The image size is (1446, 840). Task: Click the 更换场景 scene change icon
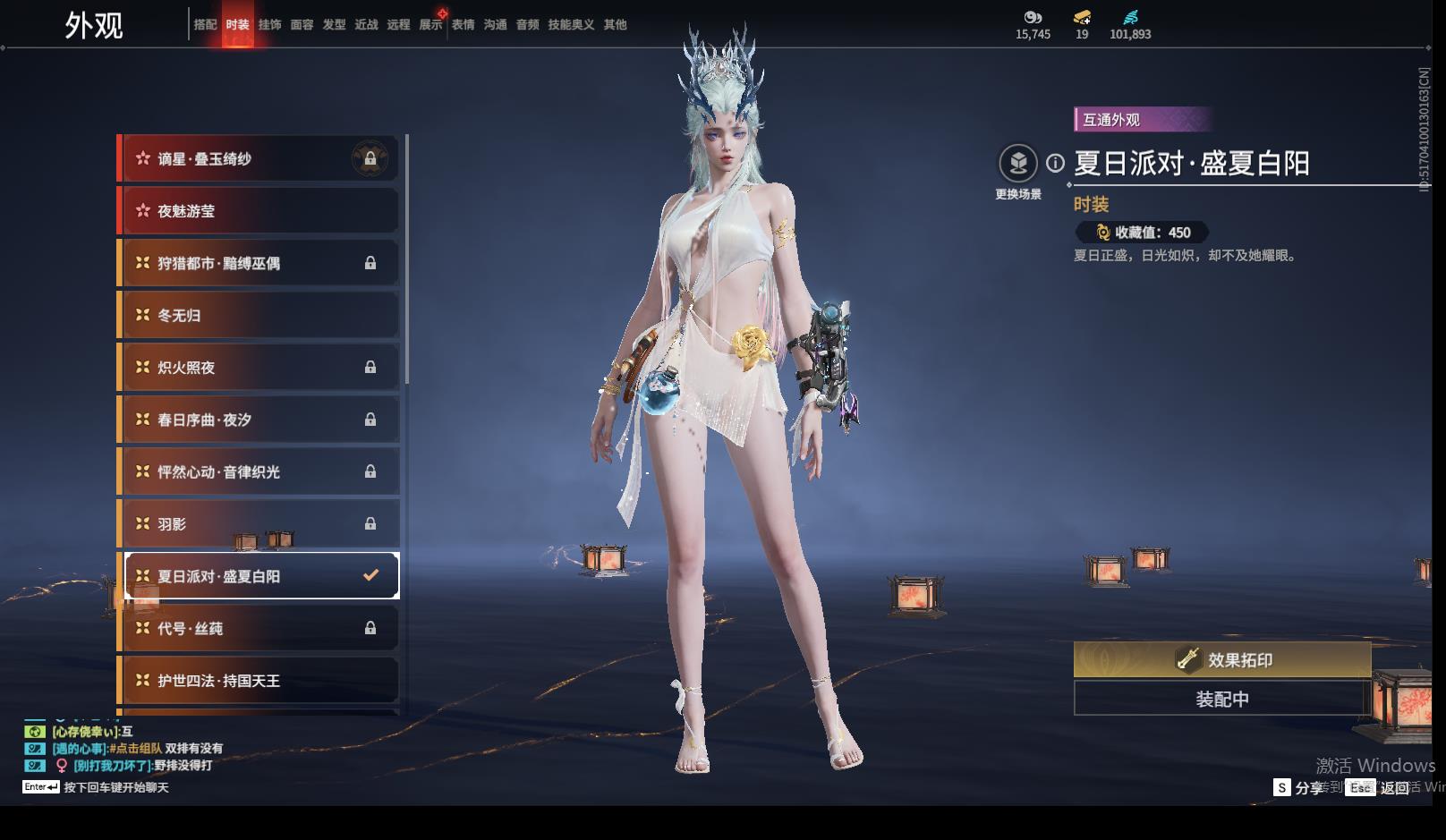(x=1017, y=164)
